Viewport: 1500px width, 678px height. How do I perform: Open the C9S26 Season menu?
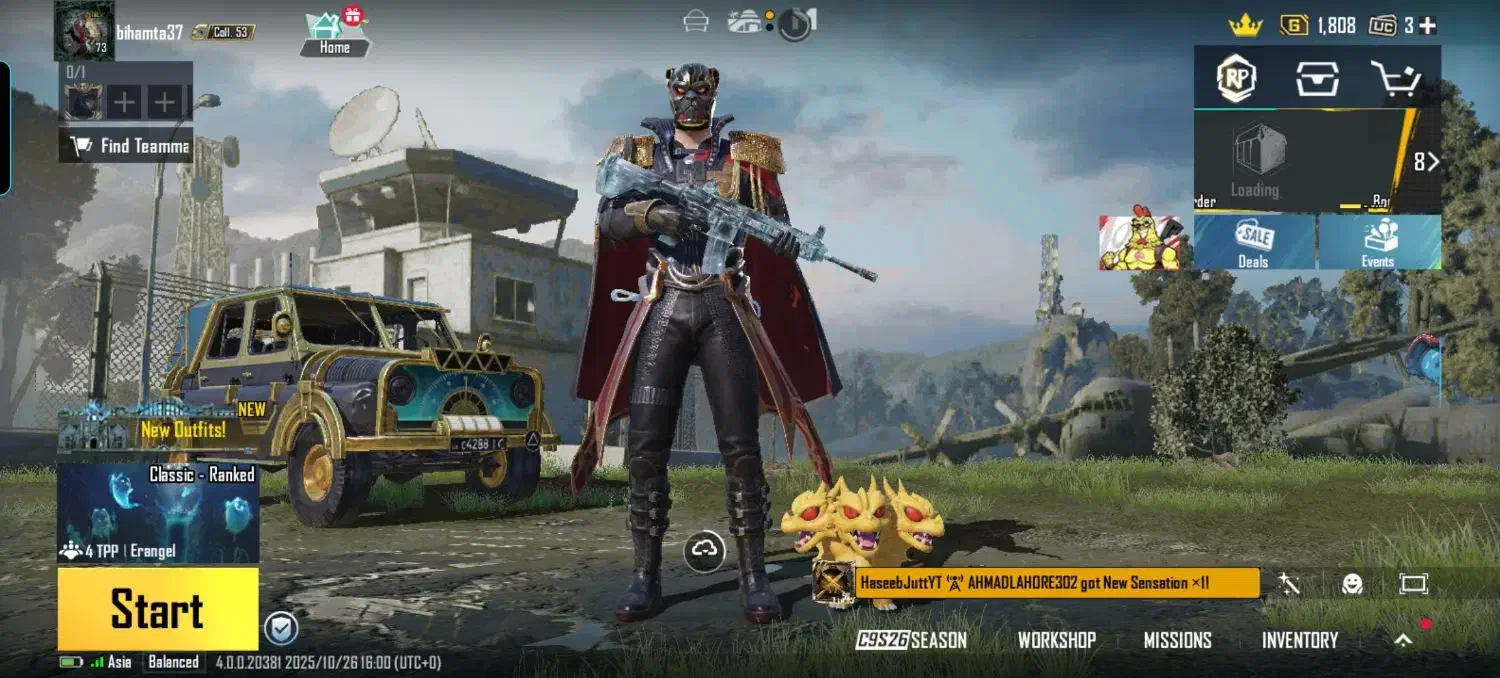point(911,640)
